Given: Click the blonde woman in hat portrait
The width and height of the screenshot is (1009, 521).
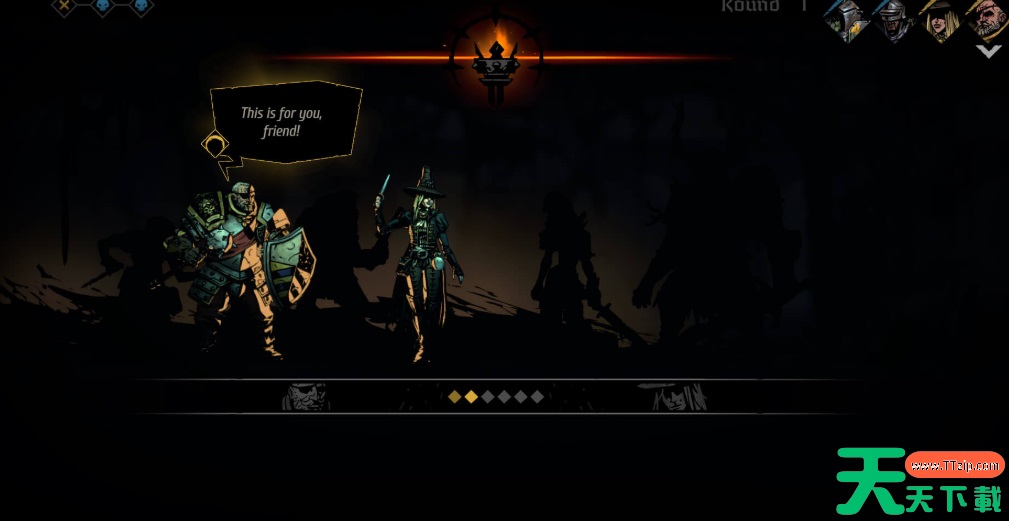Looking at the screenshot, I should [x=940, y=20].
